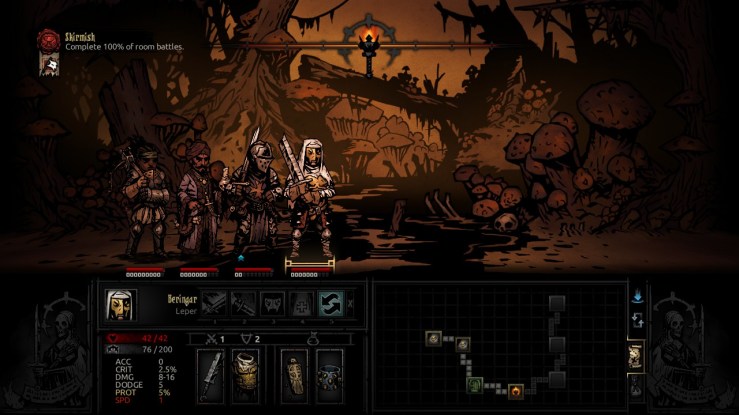Select the studded ring trinket slot

point(329,374)
